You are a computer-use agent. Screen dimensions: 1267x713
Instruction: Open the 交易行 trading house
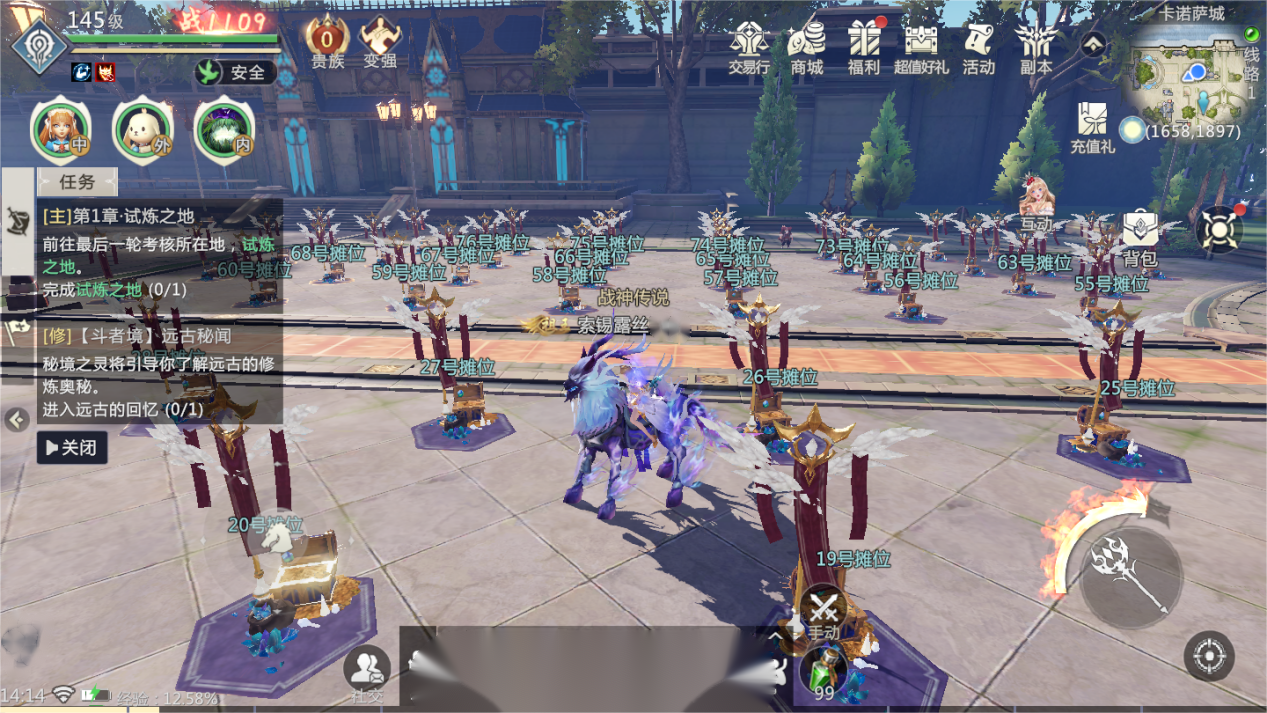click(x=749, y=47)
